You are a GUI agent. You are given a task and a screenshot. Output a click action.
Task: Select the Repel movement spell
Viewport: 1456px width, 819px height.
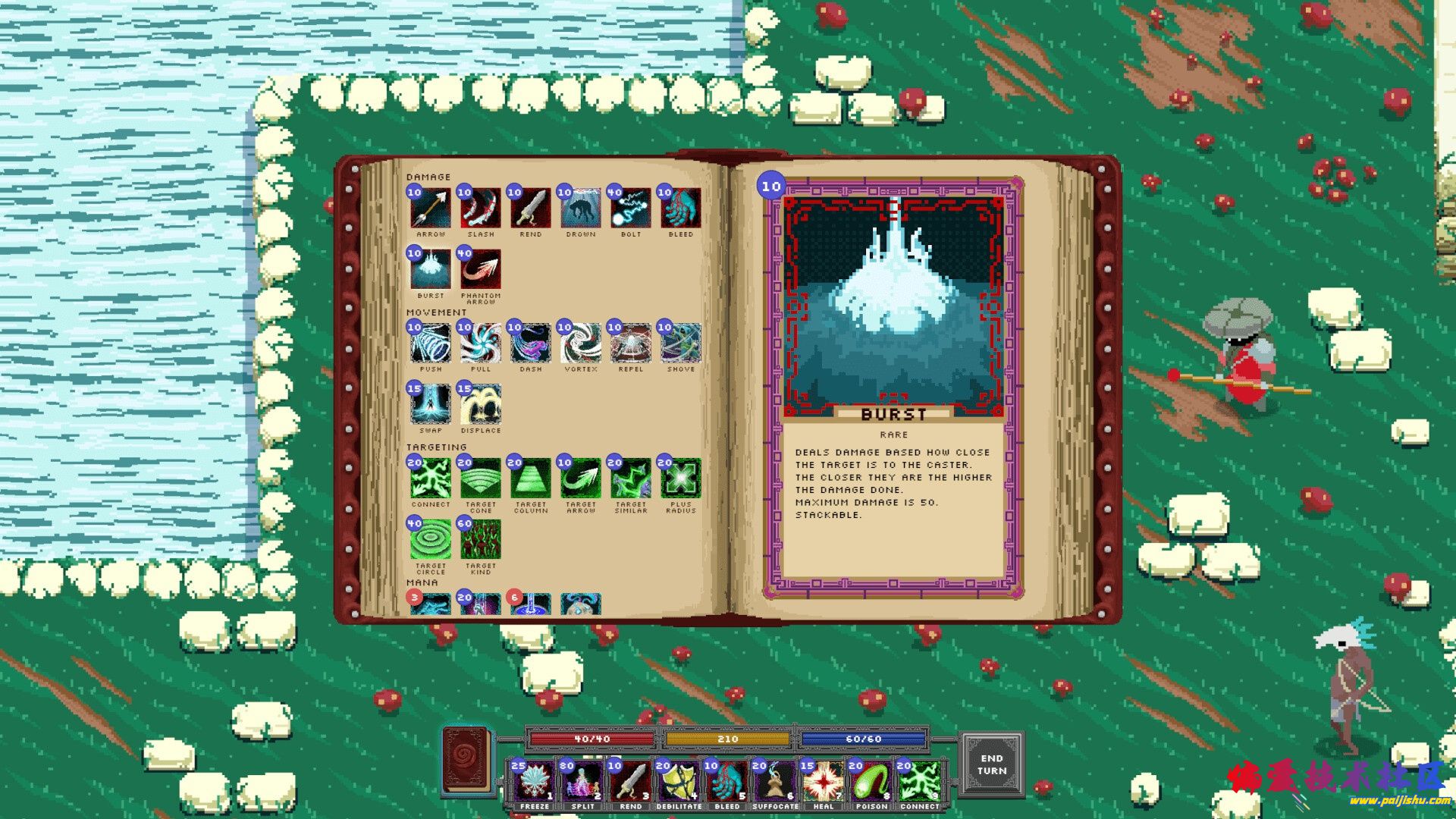[631, 344]
